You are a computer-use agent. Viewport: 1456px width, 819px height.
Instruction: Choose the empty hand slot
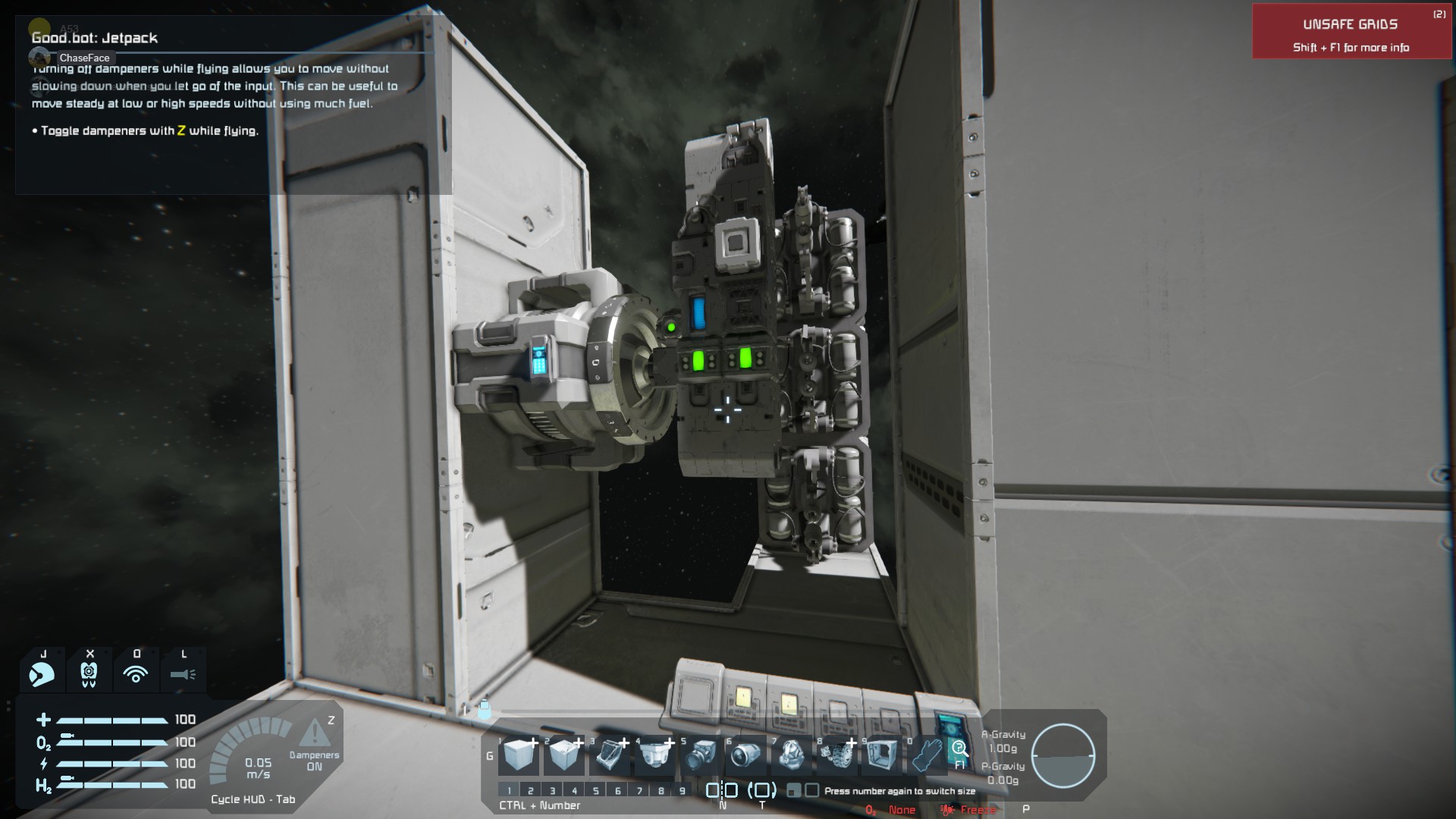[x=926, y=755]
